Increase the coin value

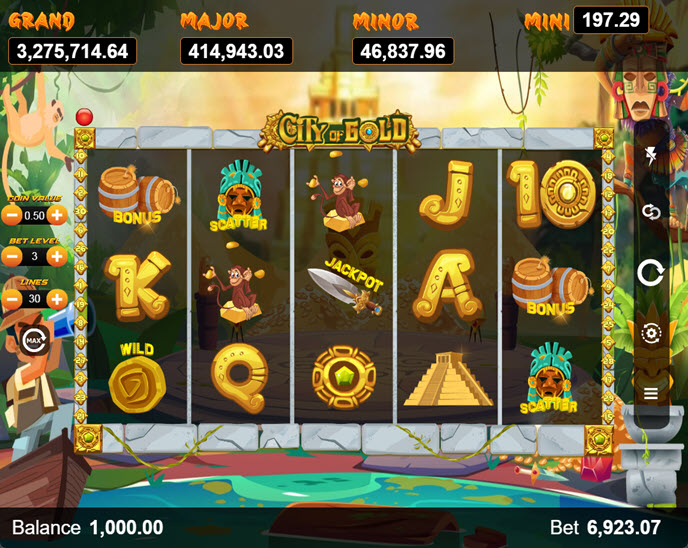click(x=58, y=215)
